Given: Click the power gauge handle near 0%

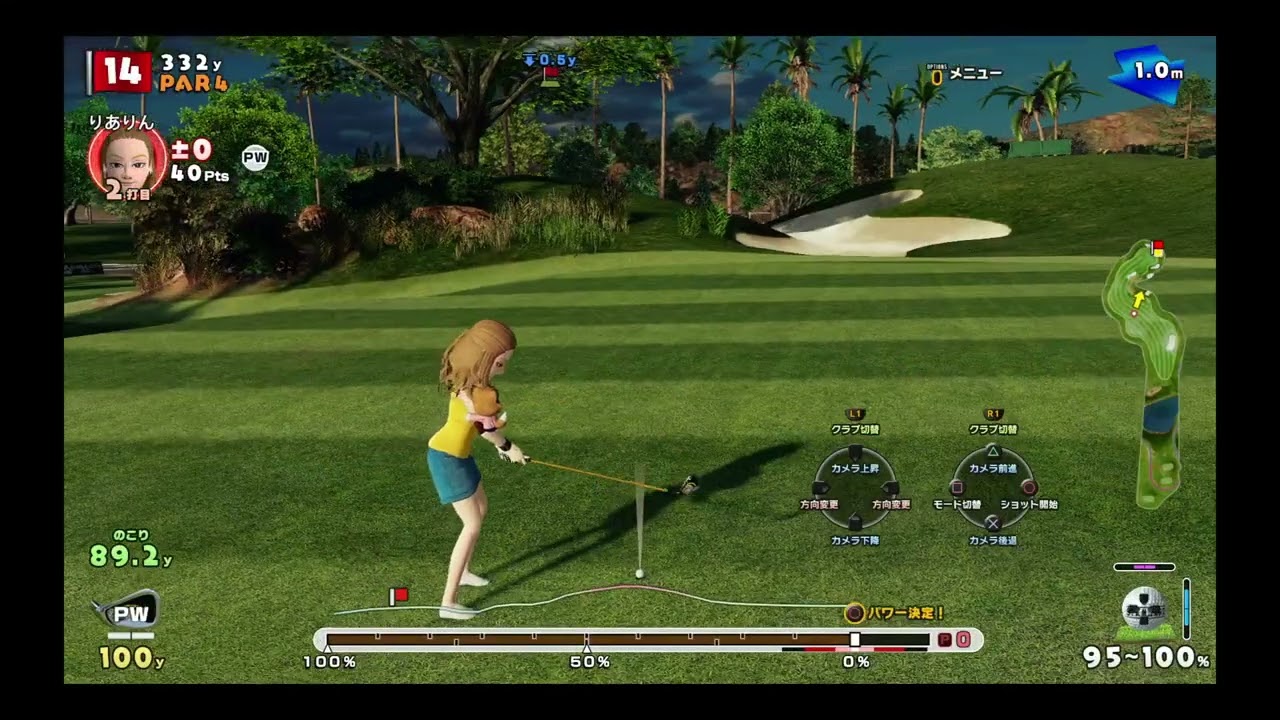Looking at the screenshot, I should click(x=857, y=640).
